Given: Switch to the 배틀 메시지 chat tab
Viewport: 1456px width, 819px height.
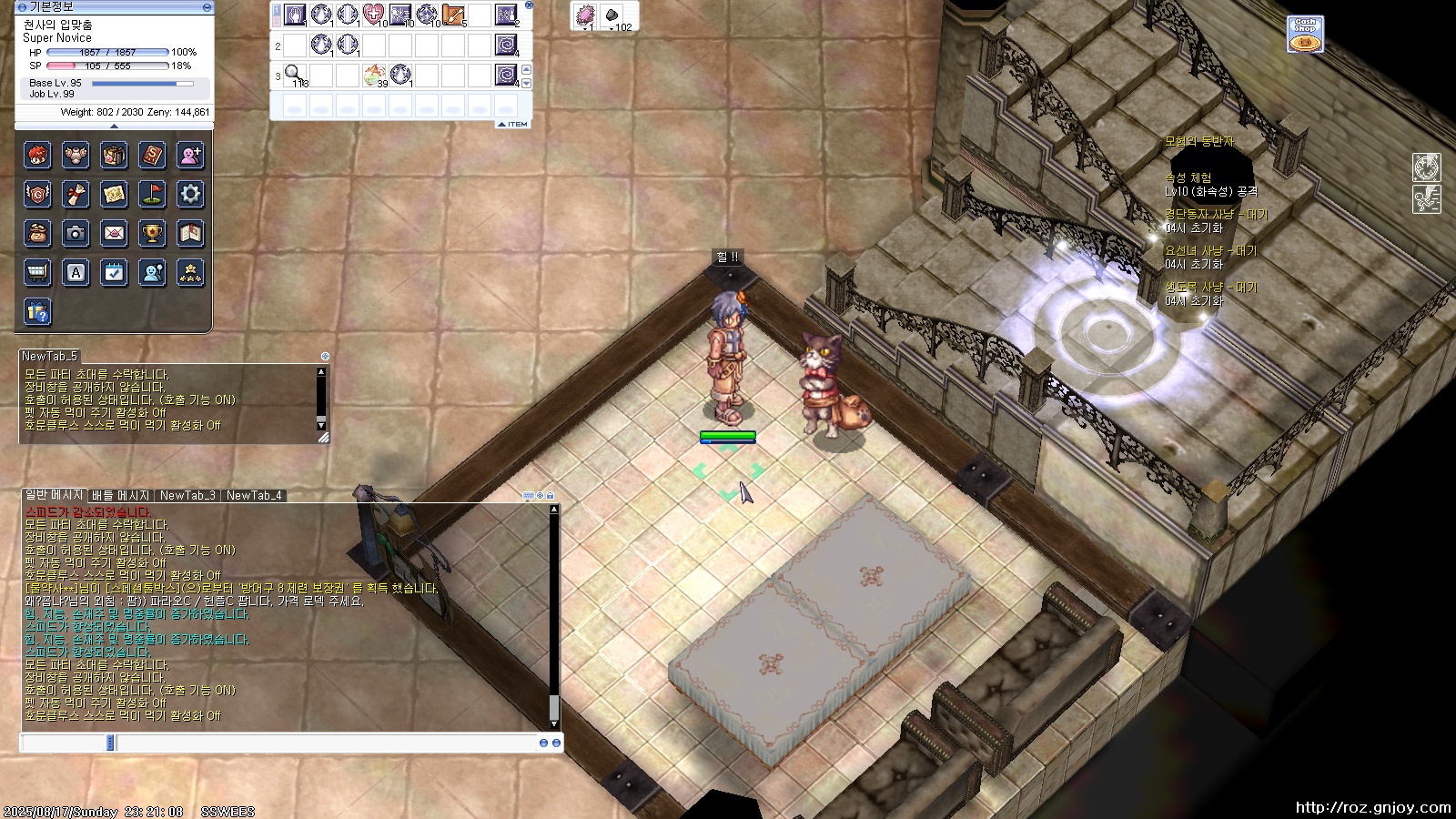Looking at the screenshot, I should (120, 496).
